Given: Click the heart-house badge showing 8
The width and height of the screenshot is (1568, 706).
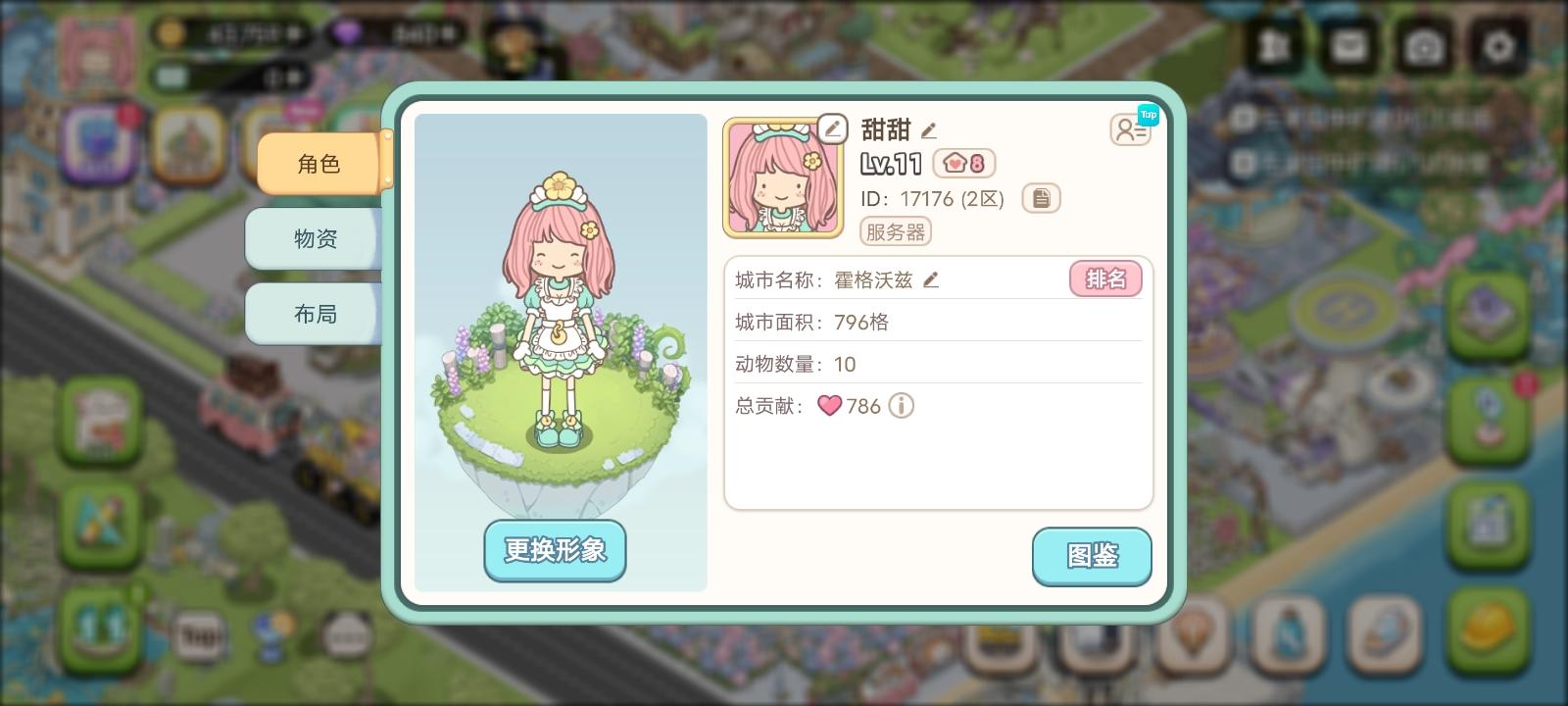Looking at the screenshot, I should point(963,164).
